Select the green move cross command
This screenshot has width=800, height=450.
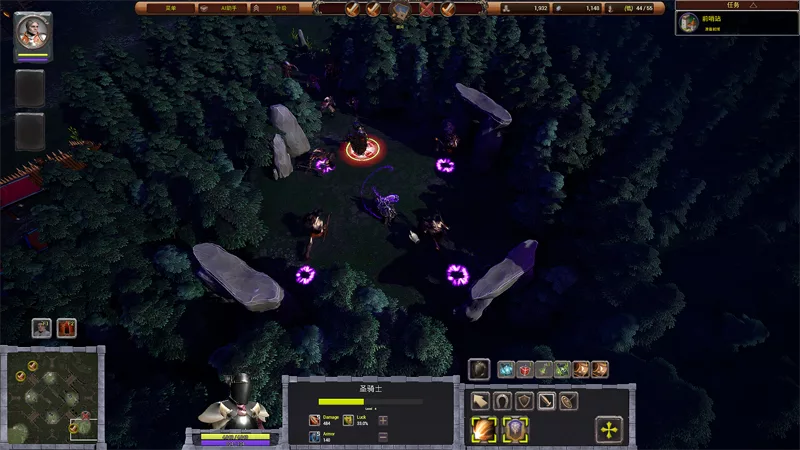click(x=609, y=430)
